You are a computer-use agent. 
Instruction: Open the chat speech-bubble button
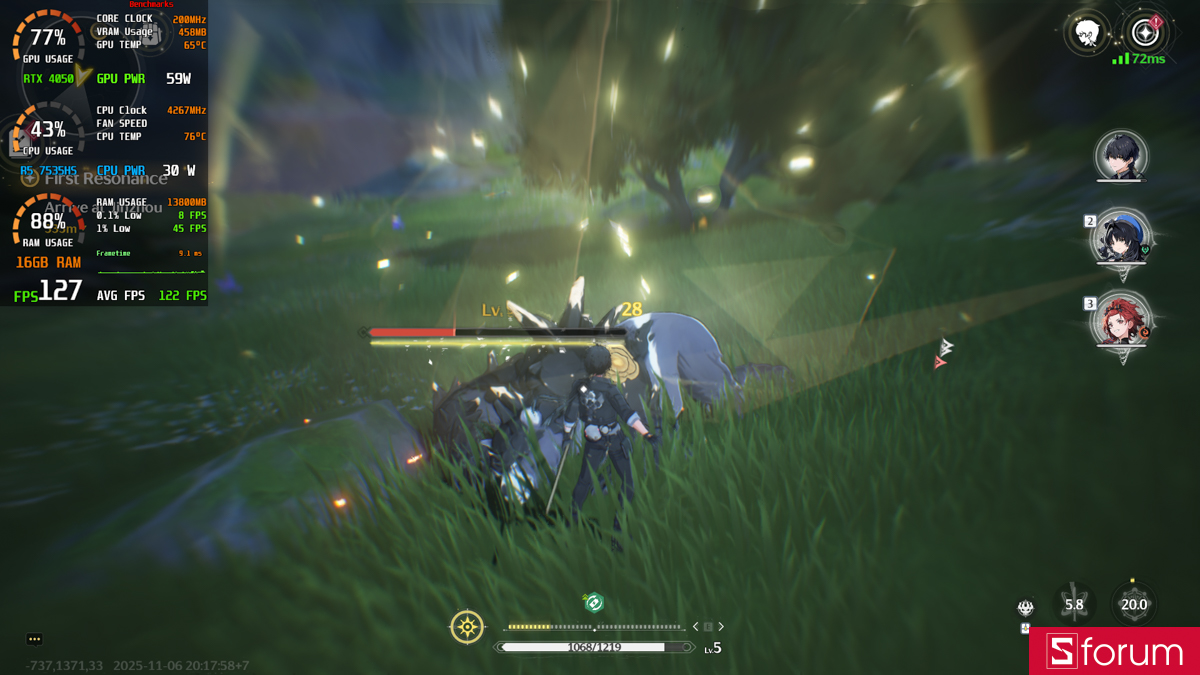click(34, 639)
